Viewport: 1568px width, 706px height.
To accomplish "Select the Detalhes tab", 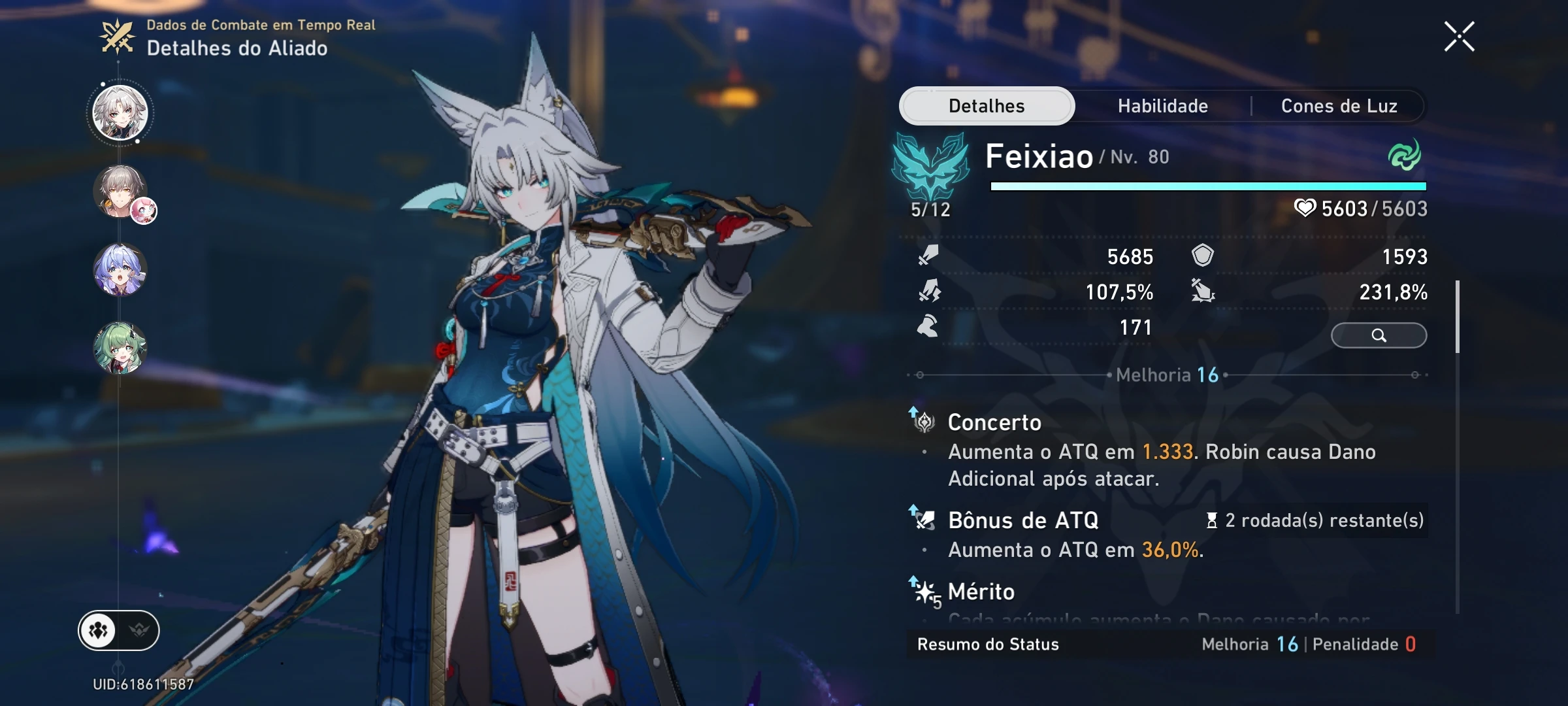I will (986, 106).
